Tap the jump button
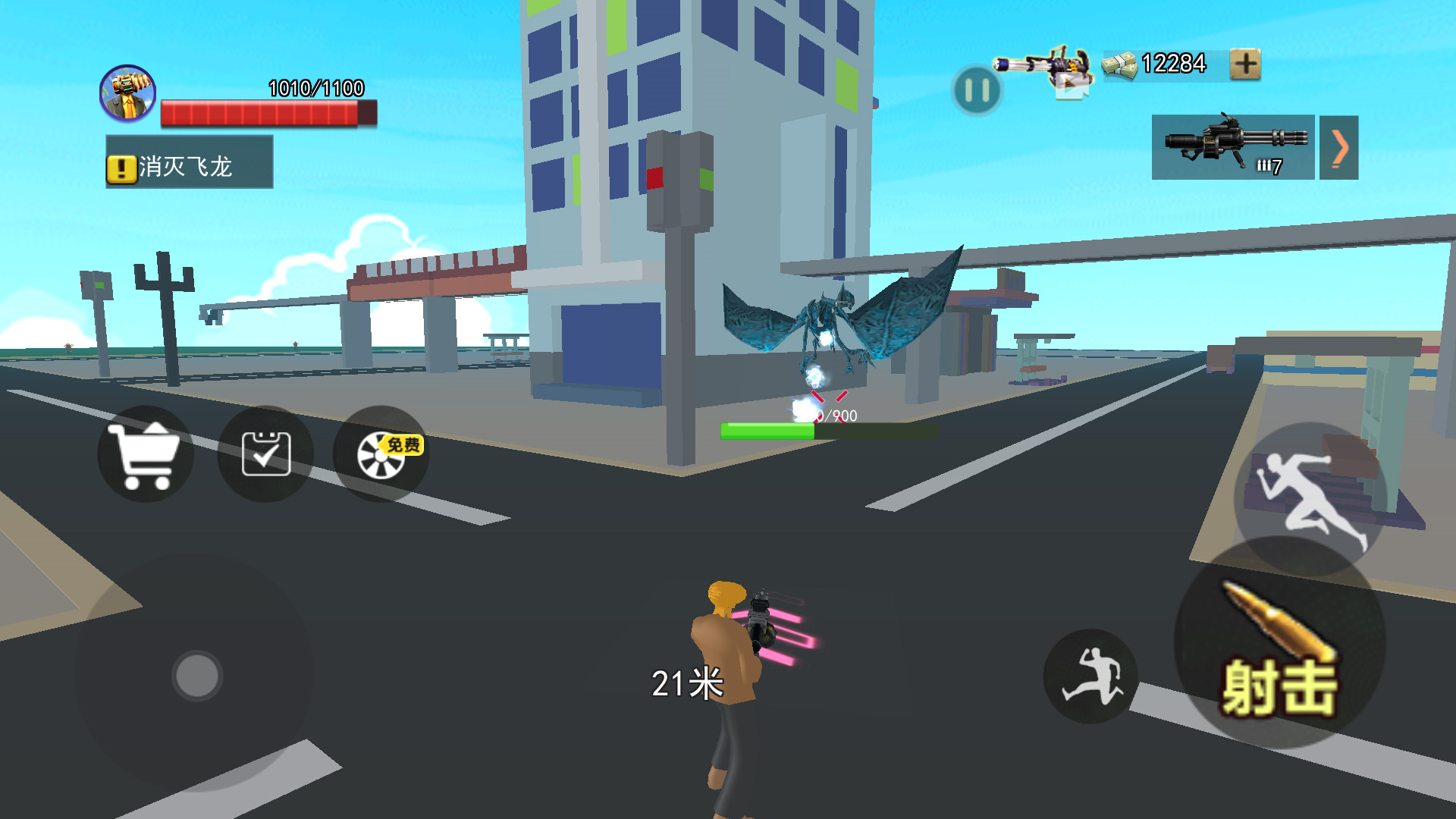This screenshot has height=819, width=1456. click(x=1090, y=676)
